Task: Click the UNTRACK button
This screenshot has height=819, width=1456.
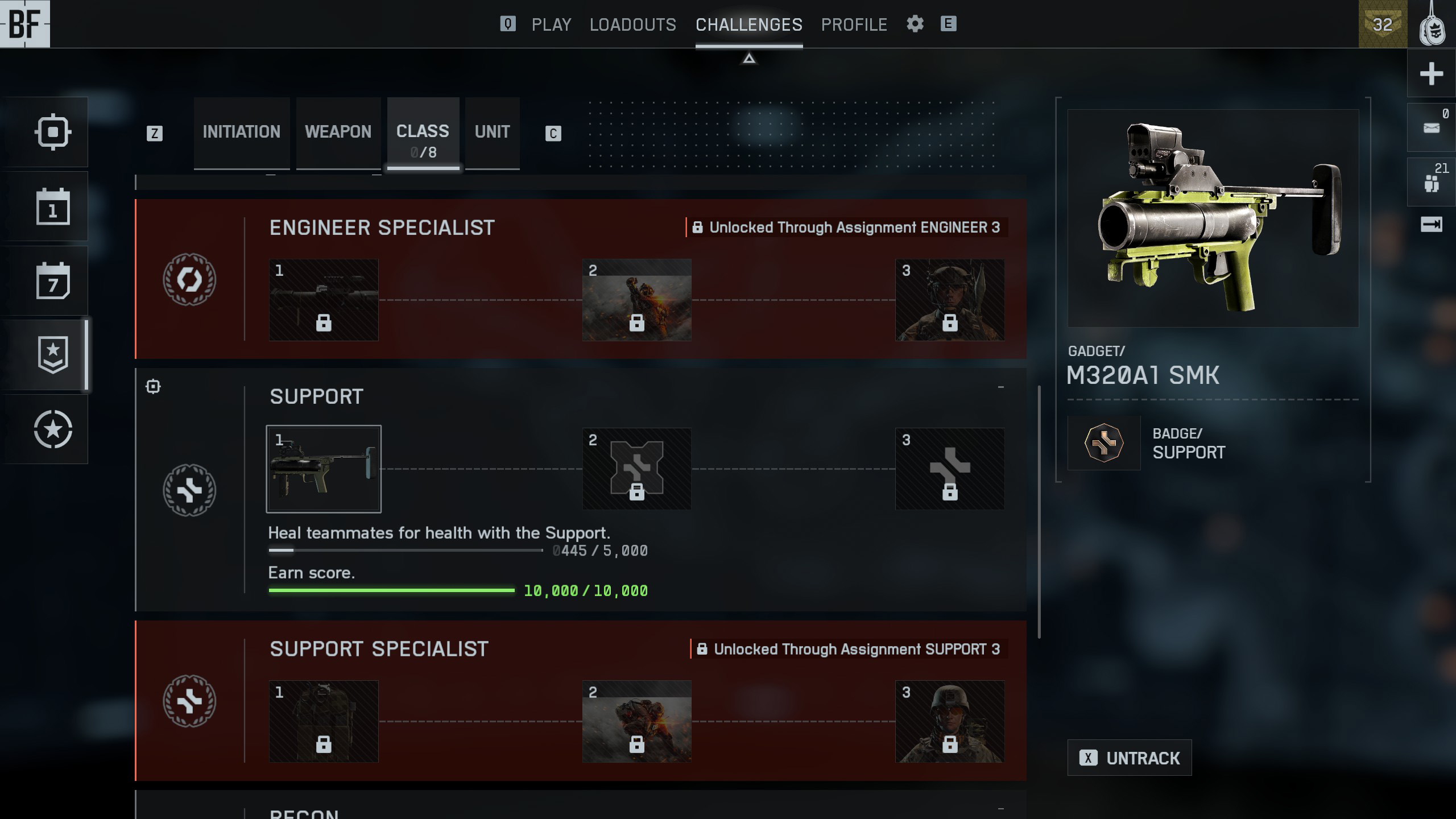Action: pos(1129,758)
